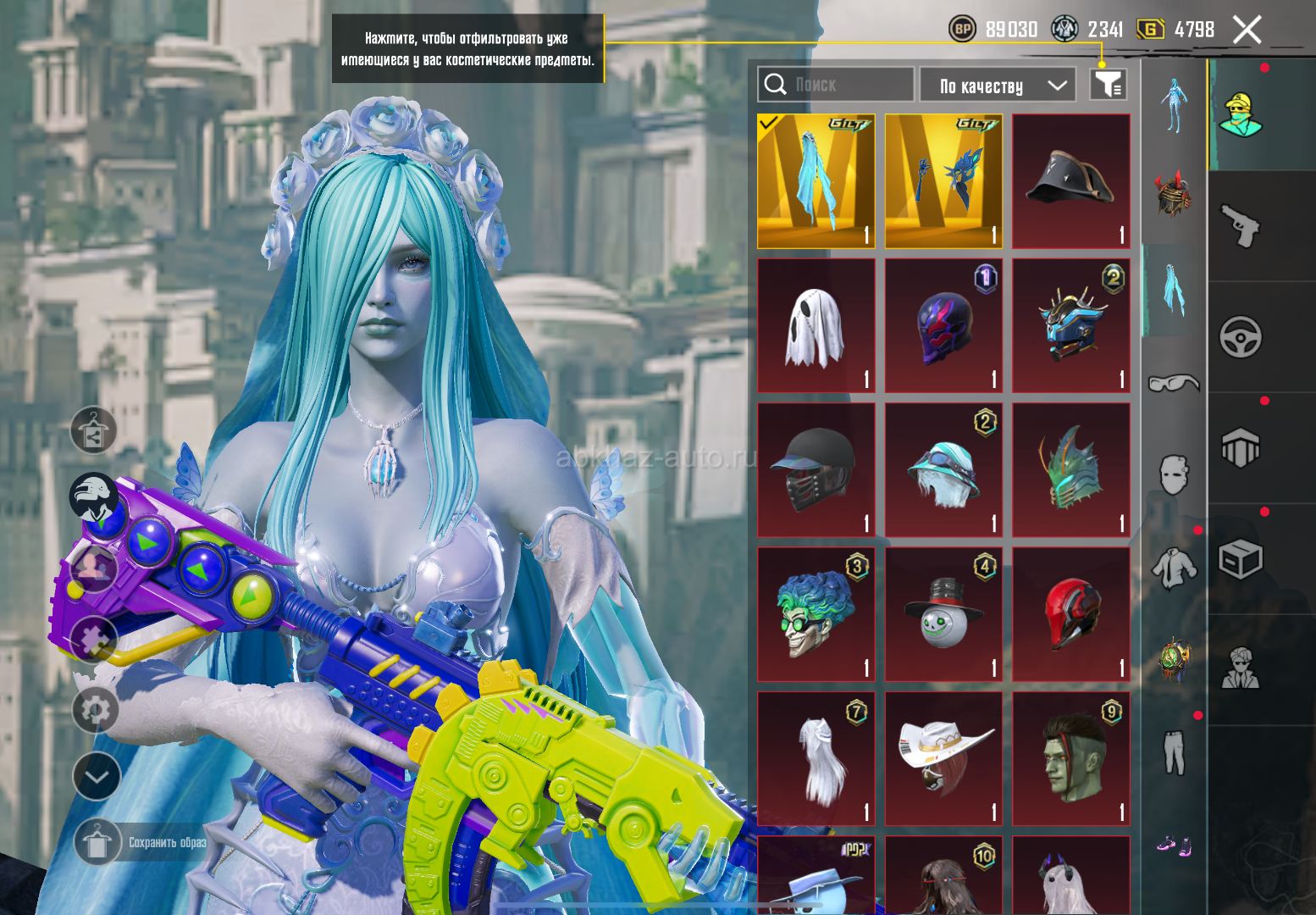Image resolution: width=1316 pixels, height=915 pixels.
Task: Close the inventory with the X button
Action: (x=1247, y=30)
